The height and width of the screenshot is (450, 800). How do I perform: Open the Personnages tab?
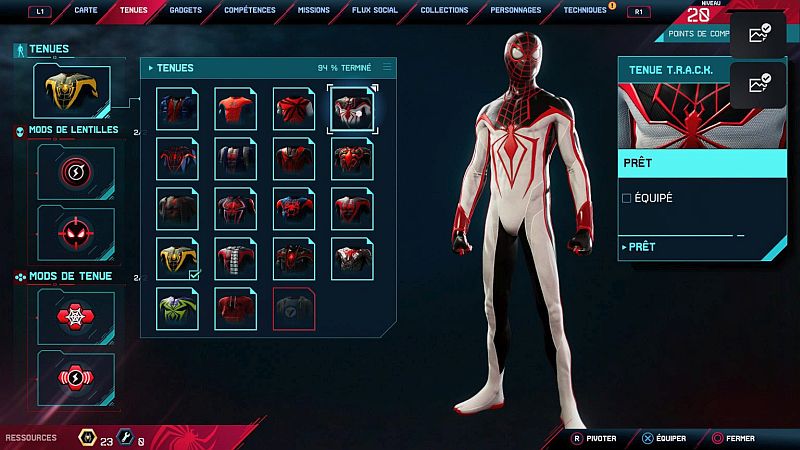point(516,10)
